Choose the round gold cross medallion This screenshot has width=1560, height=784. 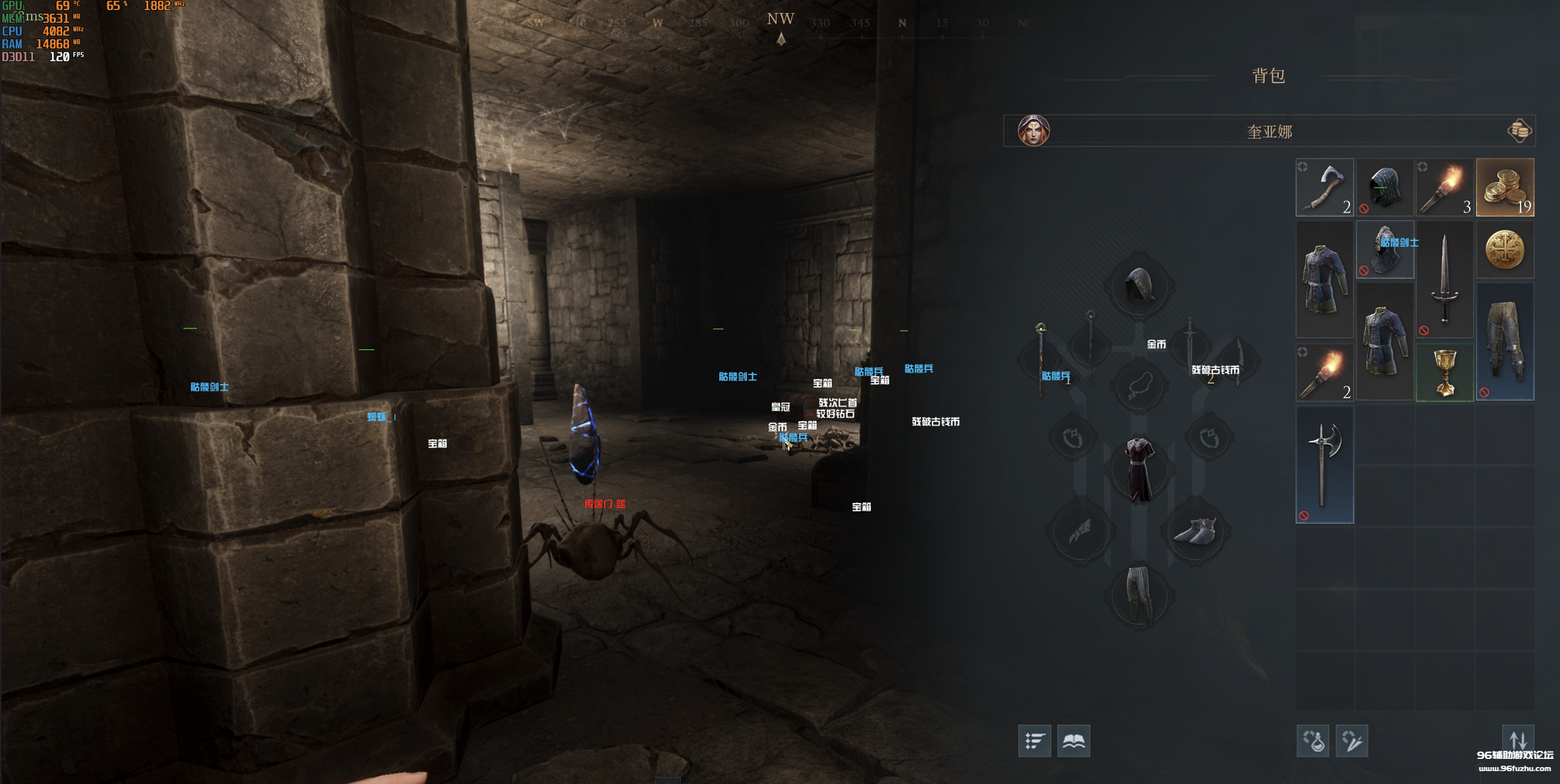(1504, 249)
